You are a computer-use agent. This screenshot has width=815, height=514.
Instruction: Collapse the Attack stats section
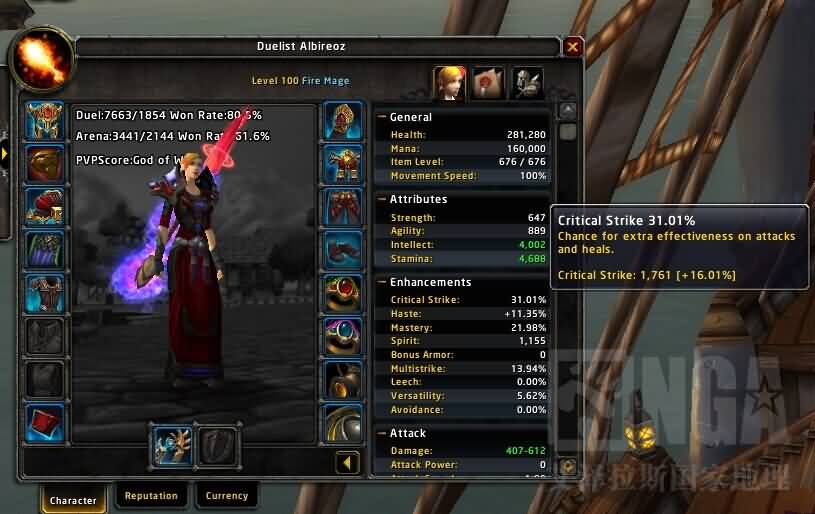coord(381,433)
